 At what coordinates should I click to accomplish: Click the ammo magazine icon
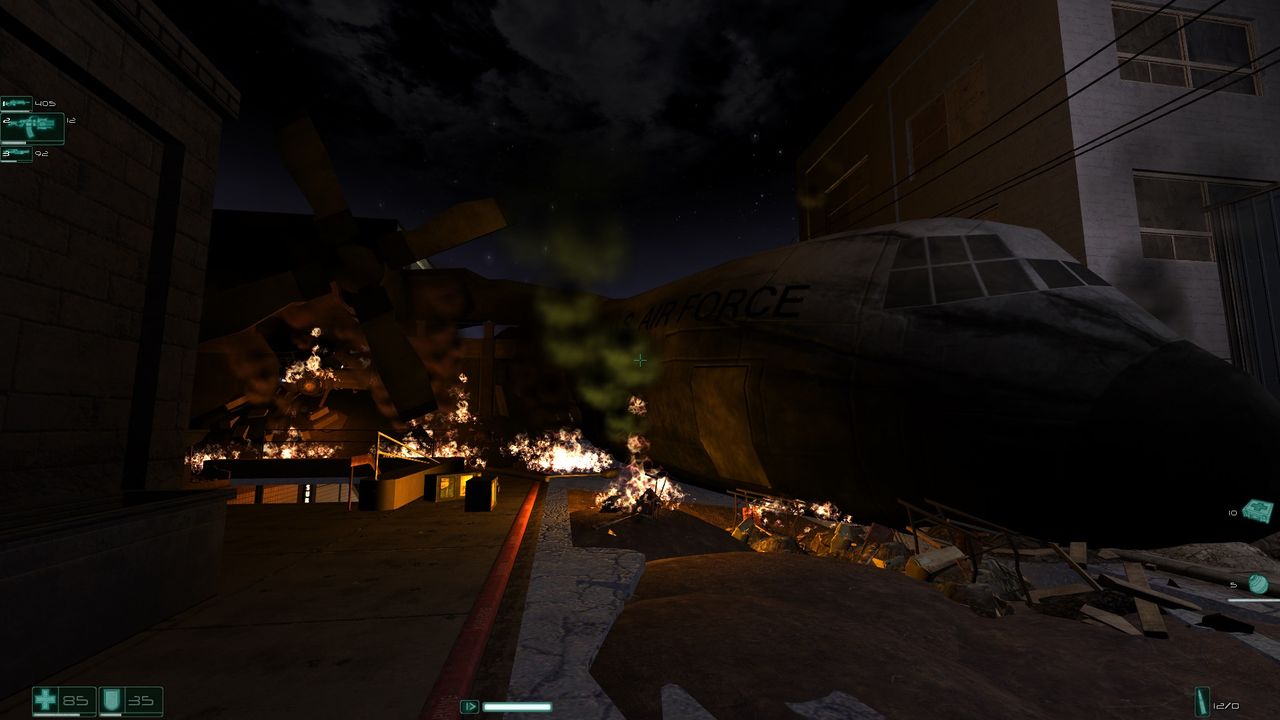click(x=1202, y=702)
